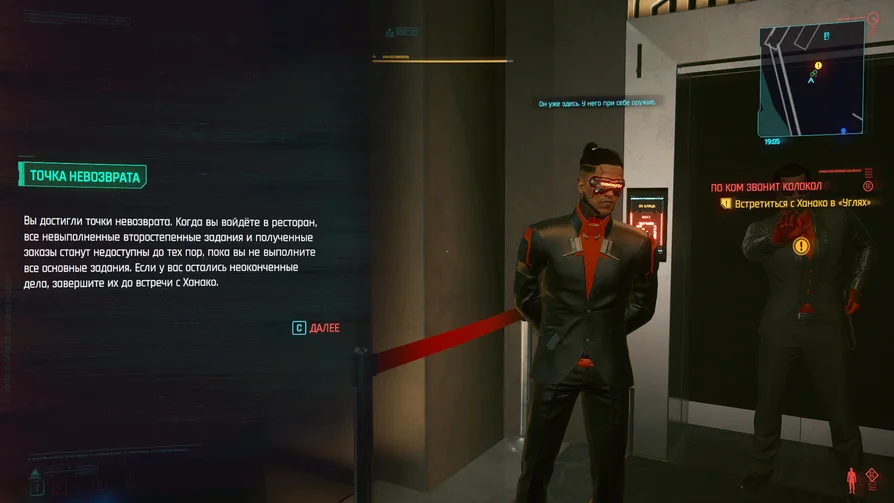This screenshot has width=894, height=503.
Task: Select the yellow quest marker on the minimap
Action: tap(818, 65)
